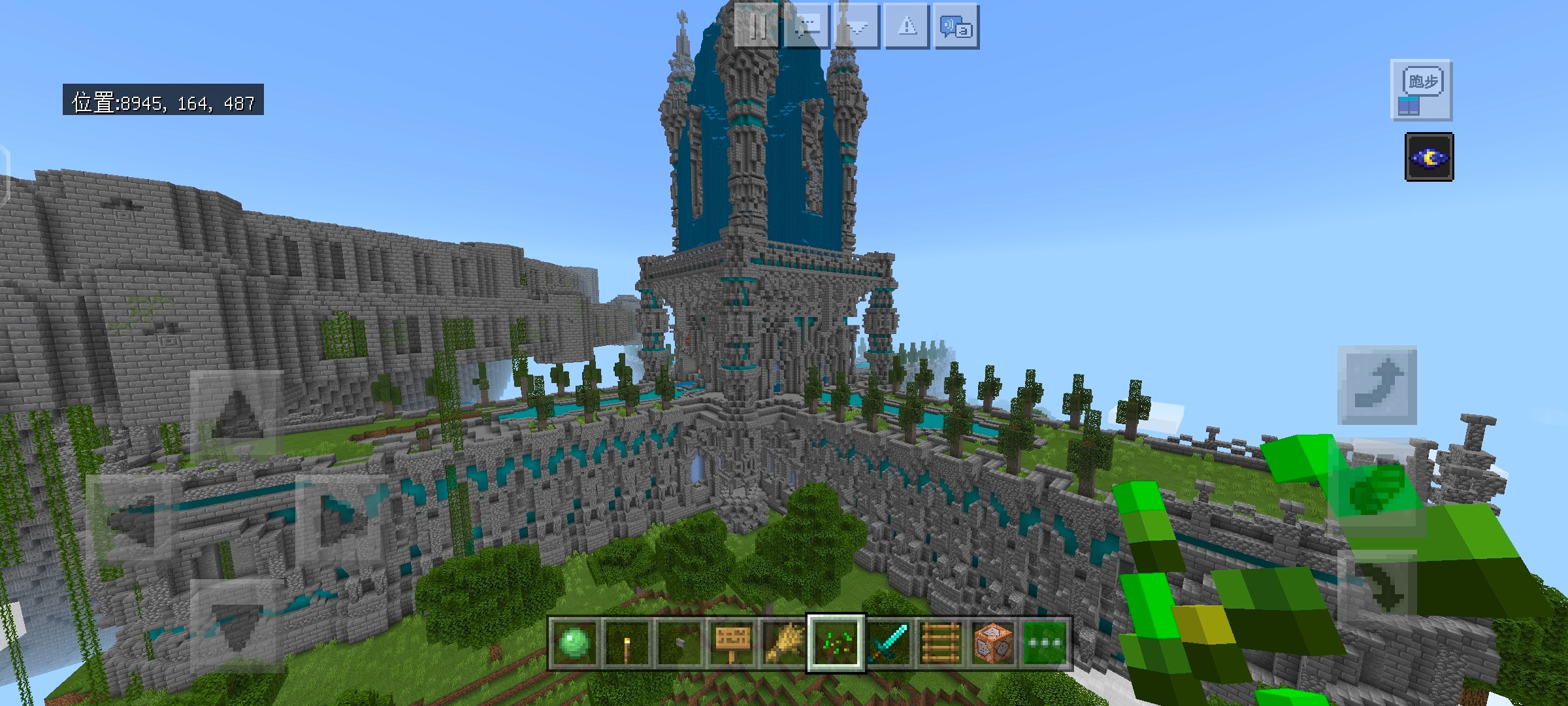Tap the move left arrow
Screen dimensions: 1568x706
132,518
